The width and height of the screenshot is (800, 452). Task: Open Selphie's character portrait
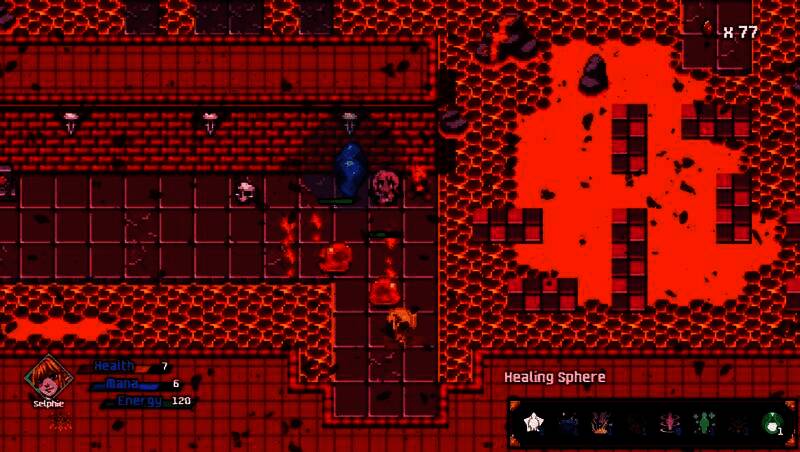click(x=42, y=376)
